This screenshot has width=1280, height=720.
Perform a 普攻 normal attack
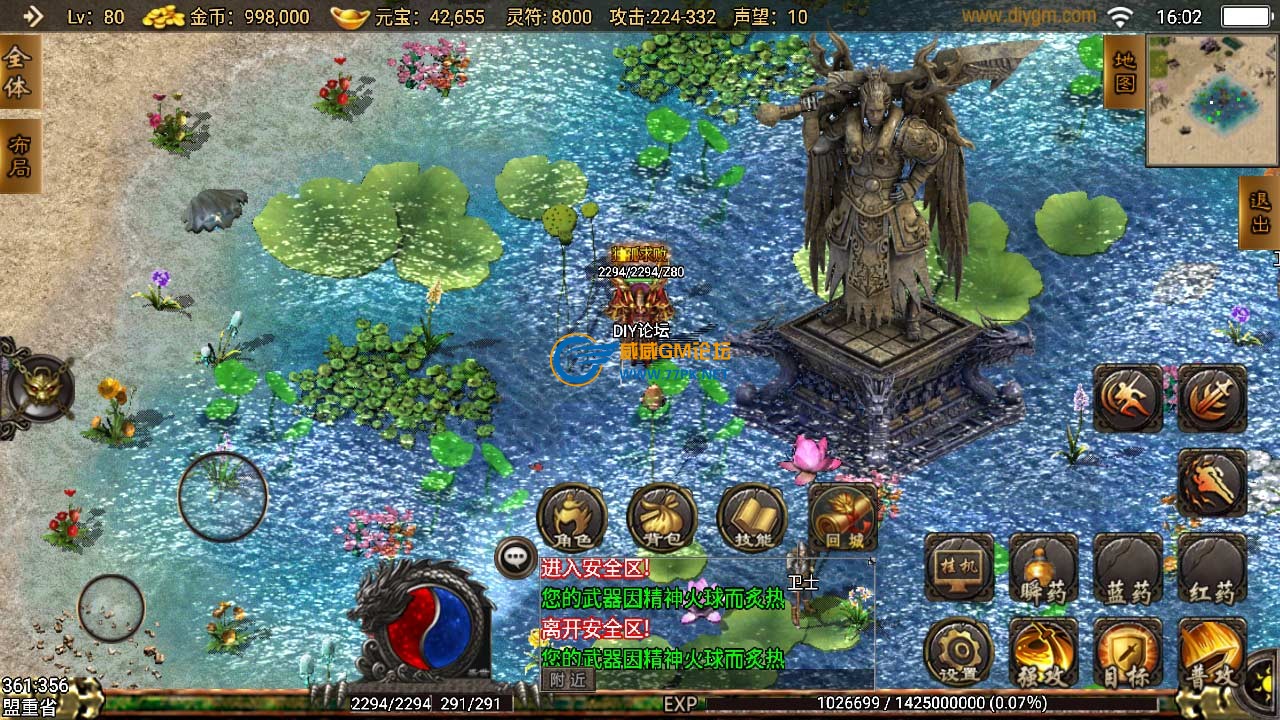pyautogui.click(x=1212, y=652)
